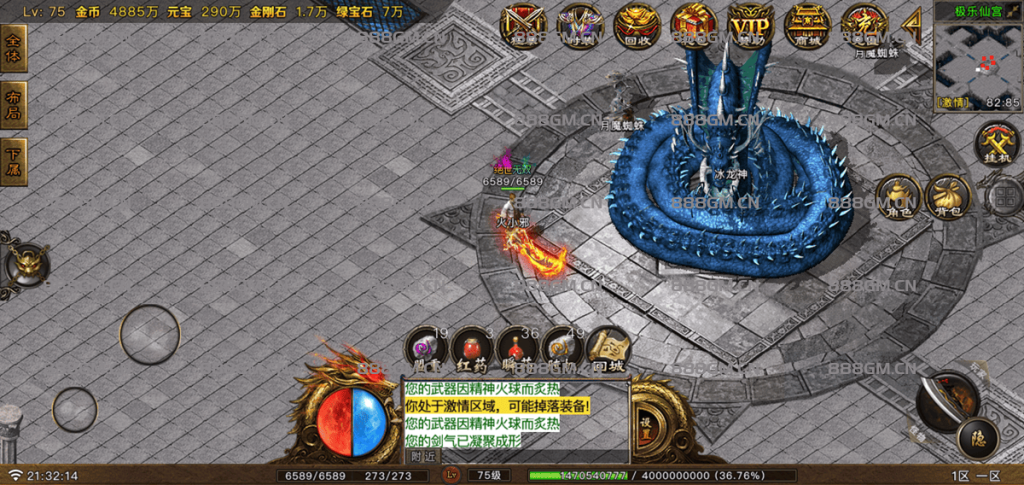Open the VIP menu
This screenshot has width=1024, height=485.
[750, 25]
